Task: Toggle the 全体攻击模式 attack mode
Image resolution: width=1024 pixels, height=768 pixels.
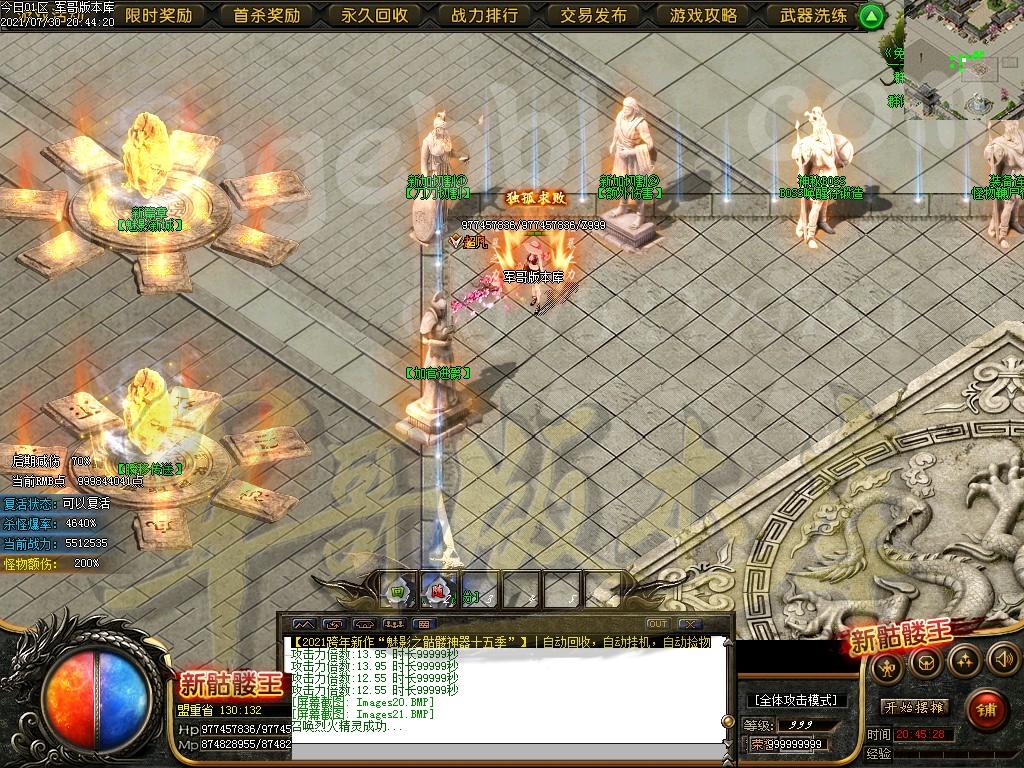Action: 797,700
